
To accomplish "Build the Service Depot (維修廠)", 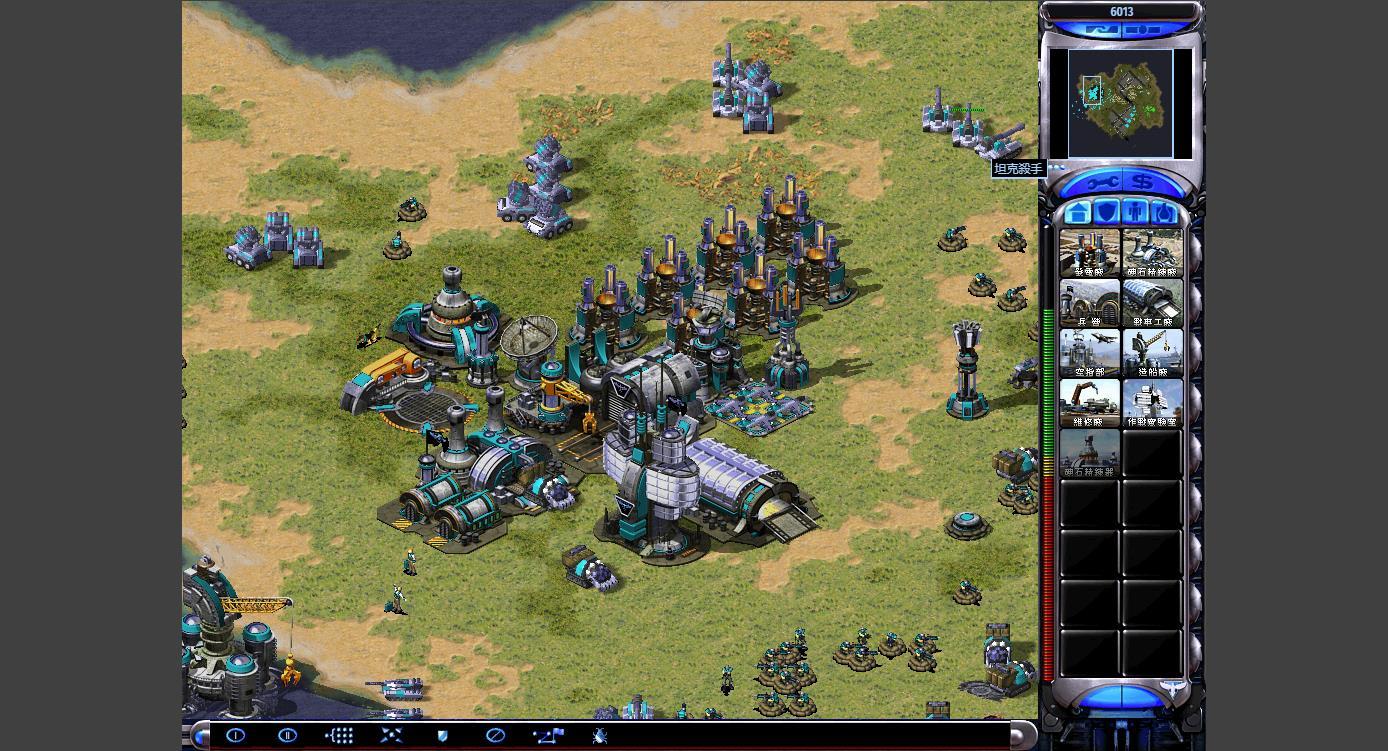I will [x=1089, y=403].
